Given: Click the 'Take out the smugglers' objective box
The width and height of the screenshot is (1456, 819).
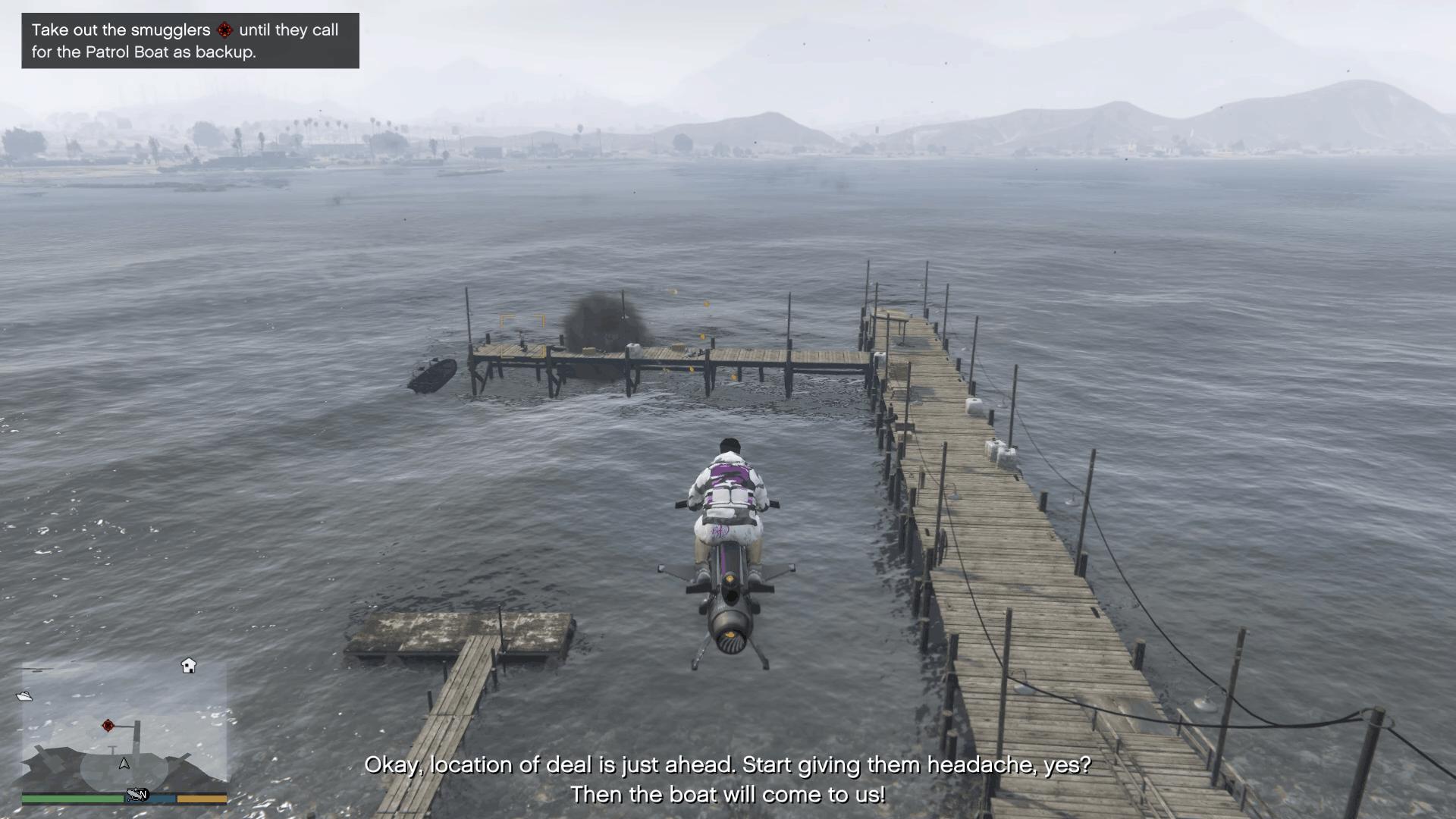Looking at the screenshot, I should coord(190,42).
